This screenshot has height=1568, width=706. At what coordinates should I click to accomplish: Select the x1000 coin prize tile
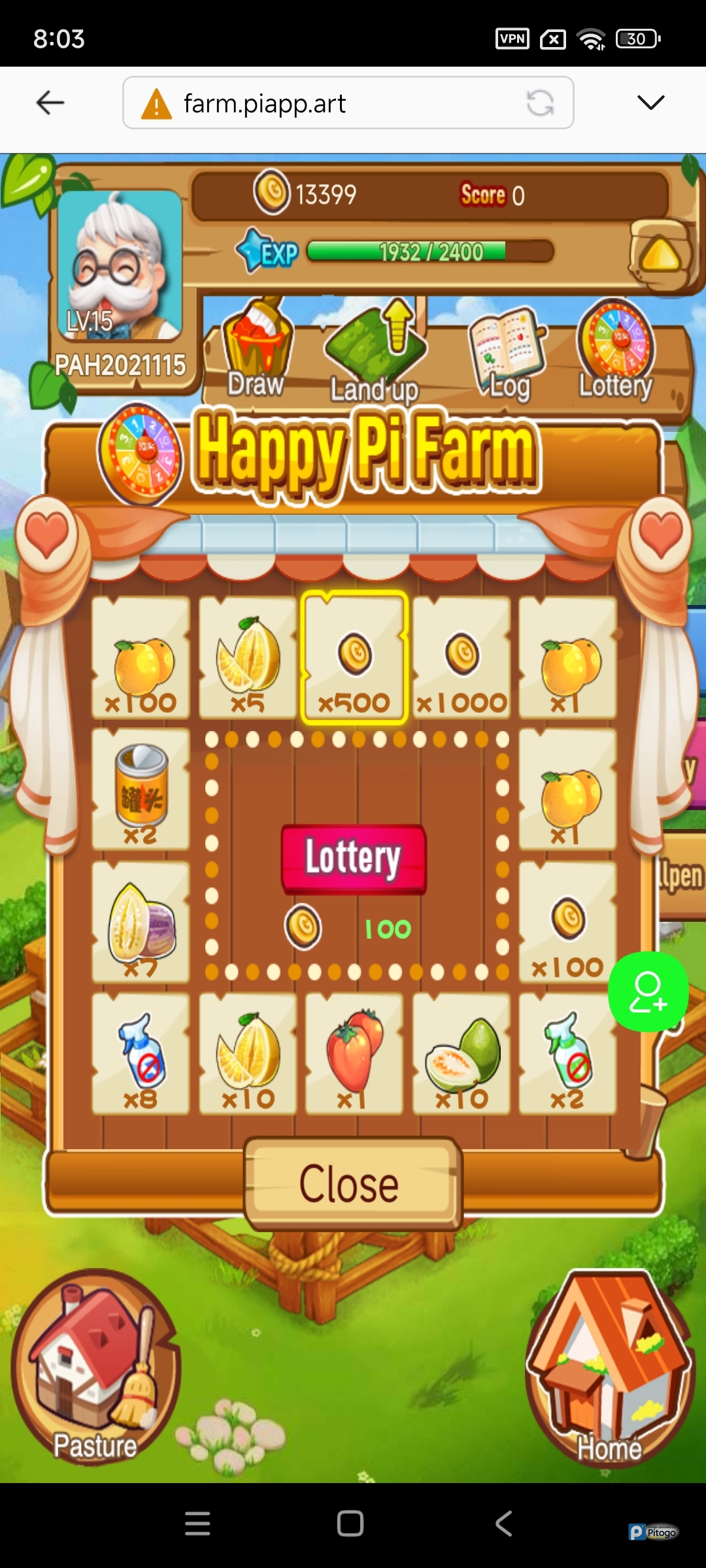[x=462, y=658]
